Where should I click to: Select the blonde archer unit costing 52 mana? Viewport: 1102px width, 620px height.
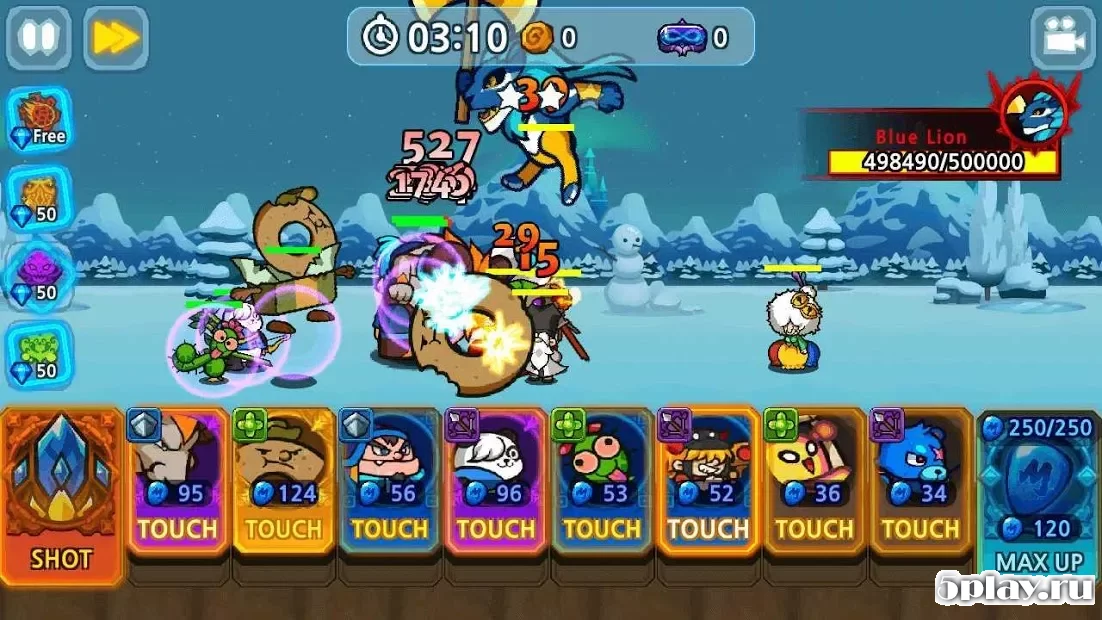point(707,481)
